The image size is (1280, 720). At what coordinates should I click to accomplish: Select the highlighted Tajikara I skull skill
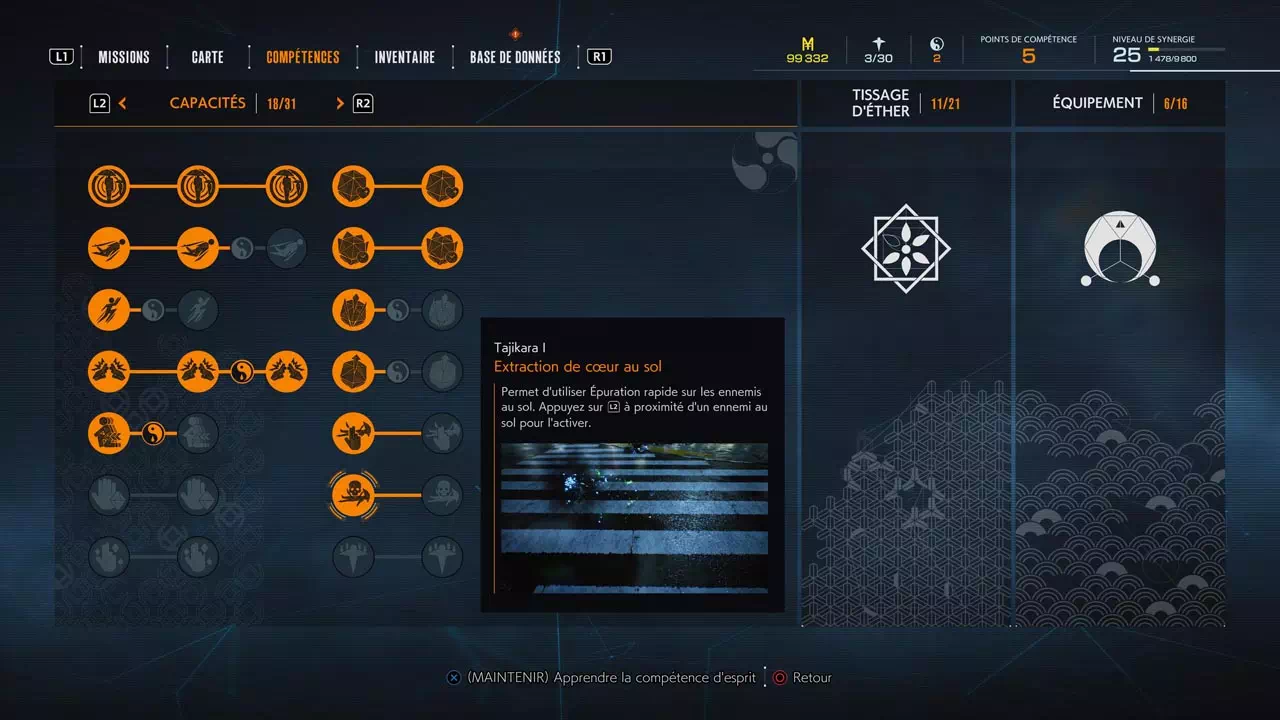coord(353,494)
